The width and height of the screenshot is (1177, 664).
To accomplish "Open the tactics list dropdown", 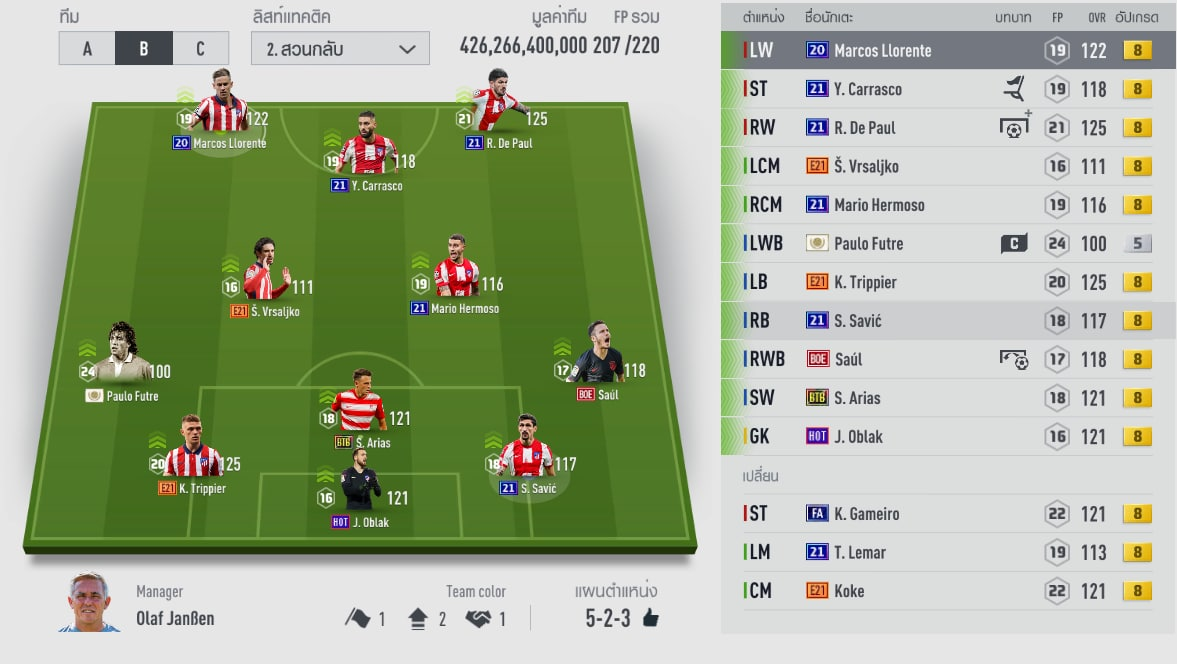I will coord(341,48).
